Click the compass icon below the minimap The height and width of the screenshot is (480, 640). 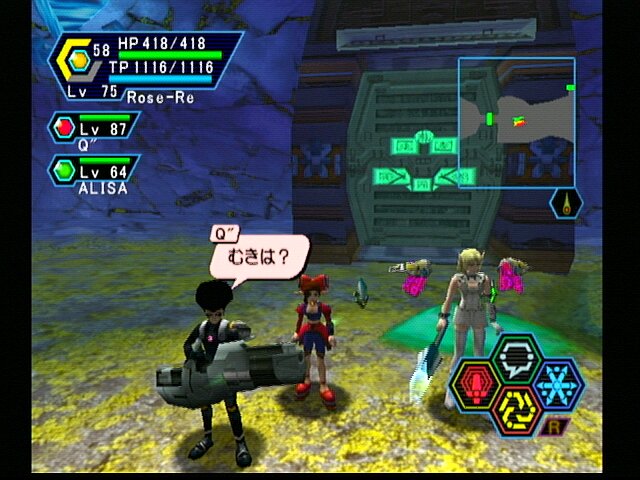(x=567, y=204)
